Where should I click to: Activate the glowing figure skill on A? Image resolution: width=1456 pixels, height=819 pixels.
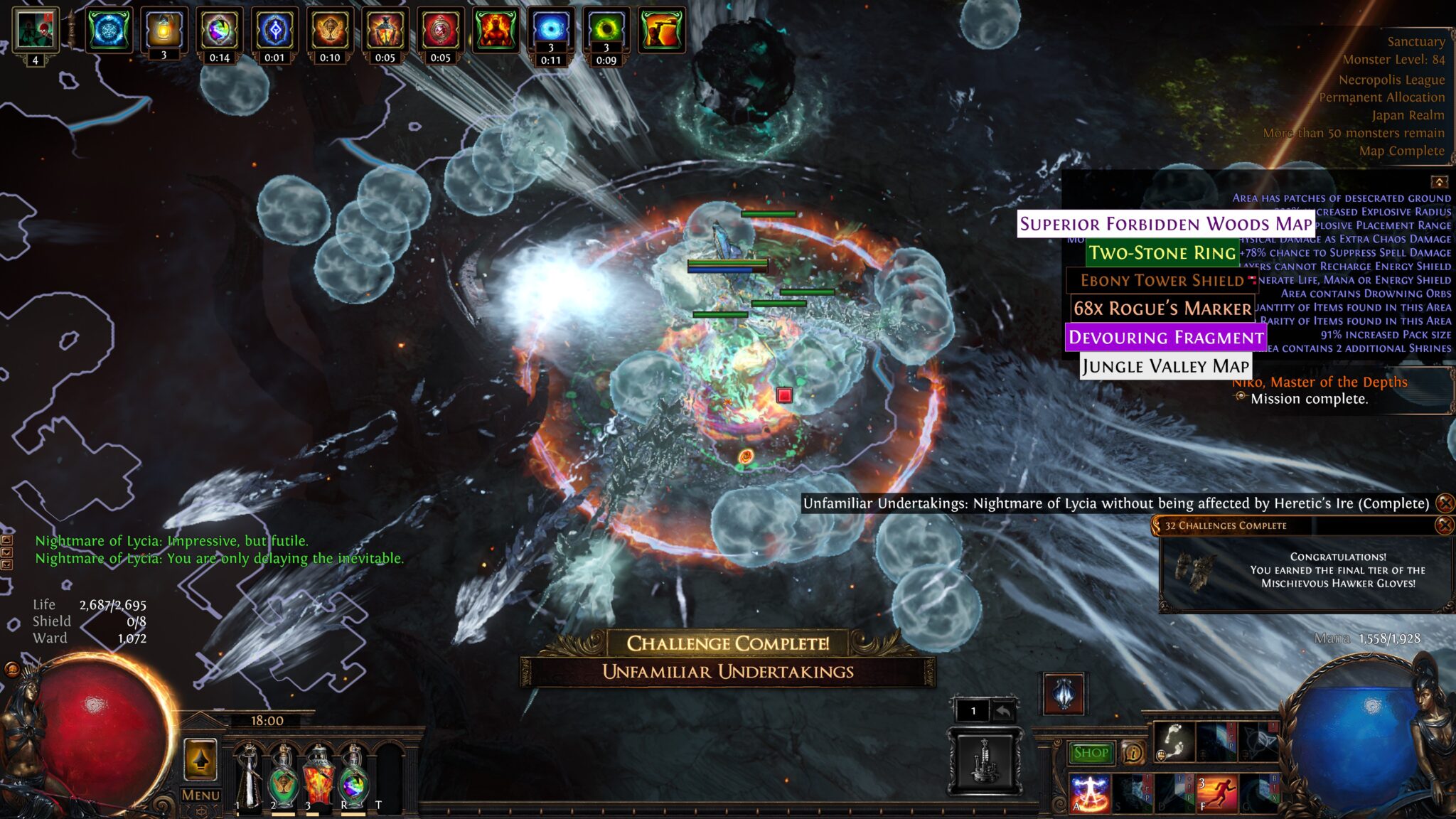tap(1089, 793)
